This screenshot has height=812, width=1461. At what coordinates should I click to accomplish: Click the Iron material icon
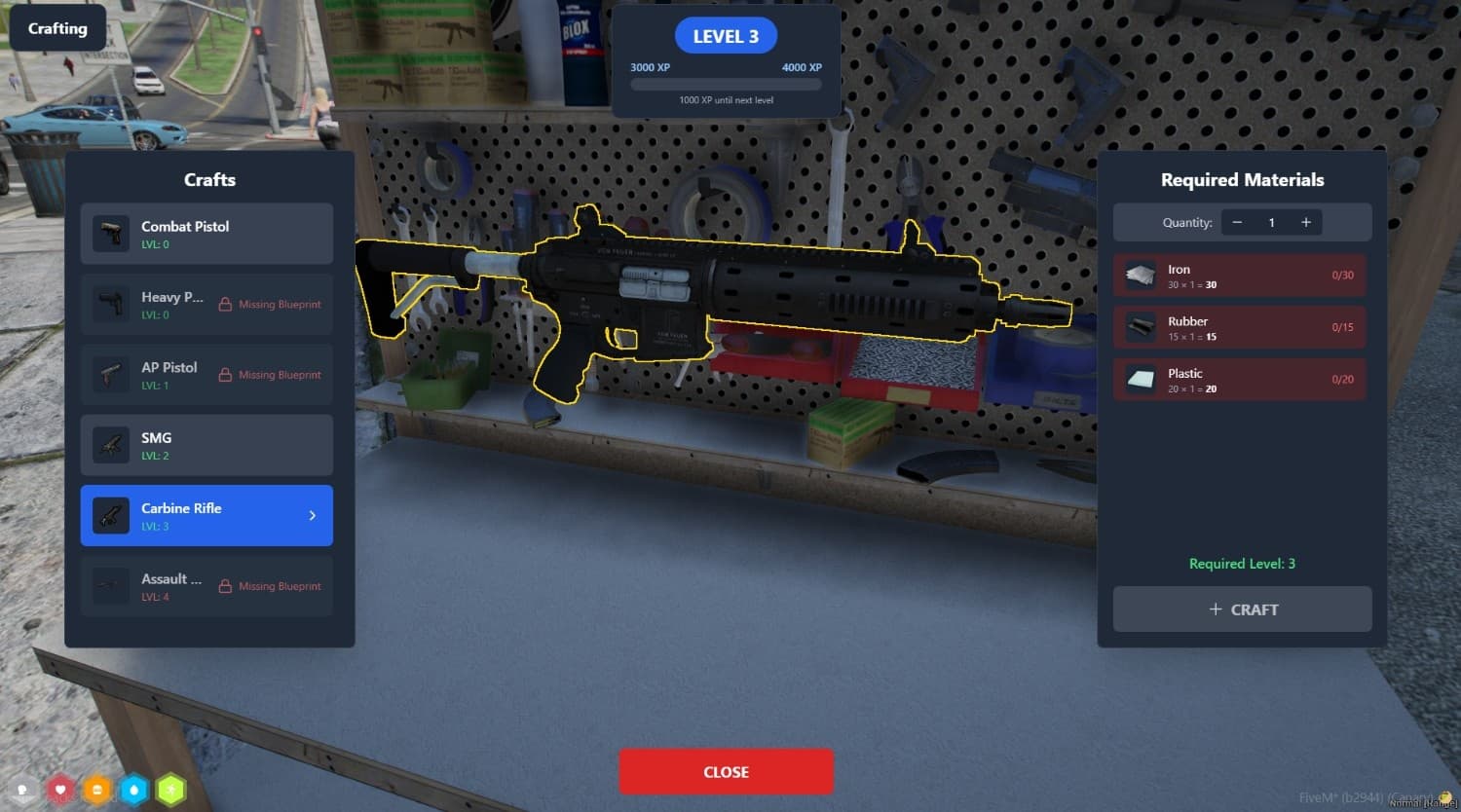click(x=1140, y=275)
